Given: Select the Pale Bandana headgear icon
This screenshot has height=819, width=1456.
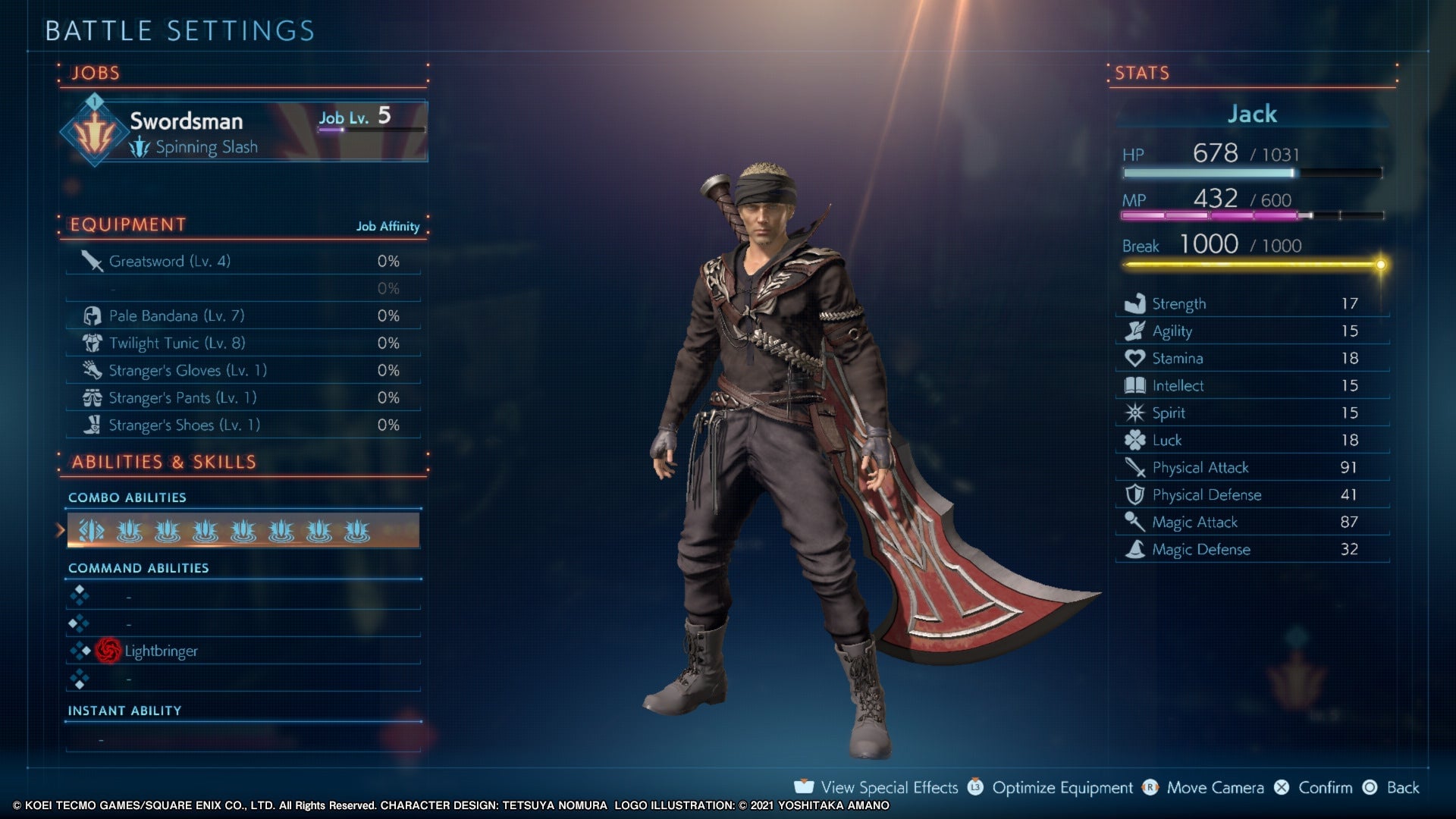Looking at the screenshot, I should pyautogui.click(x=91, y=315).
